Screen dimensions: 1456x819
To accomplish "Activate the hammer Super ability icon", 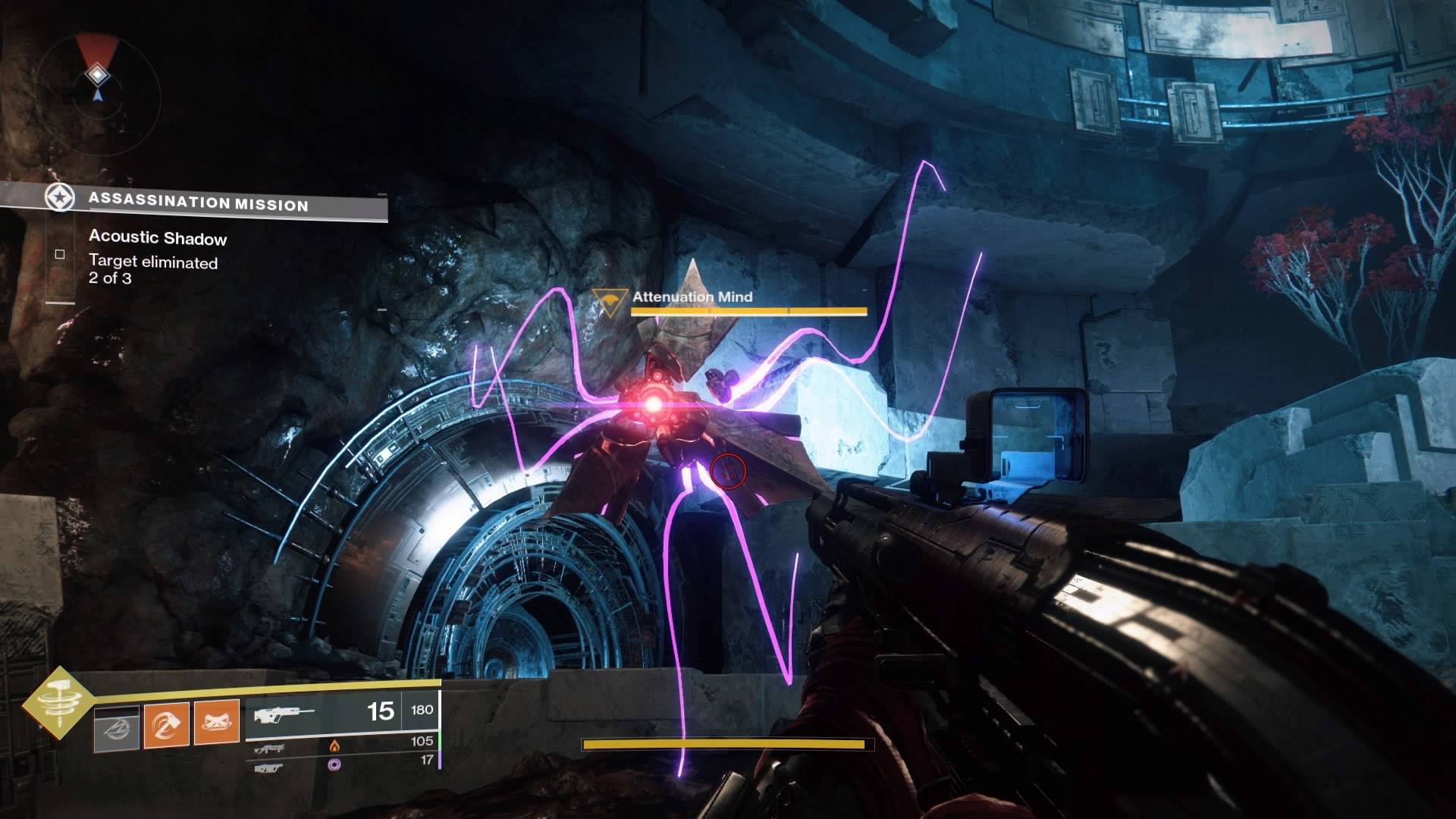I will pyautogui.click(x=58, y=701).
